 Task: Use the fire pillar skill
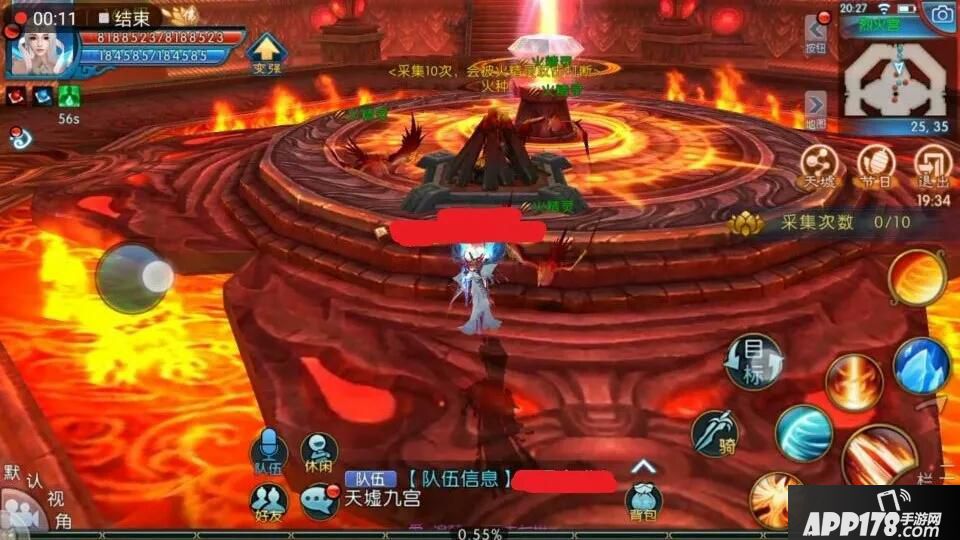(854, 382)
